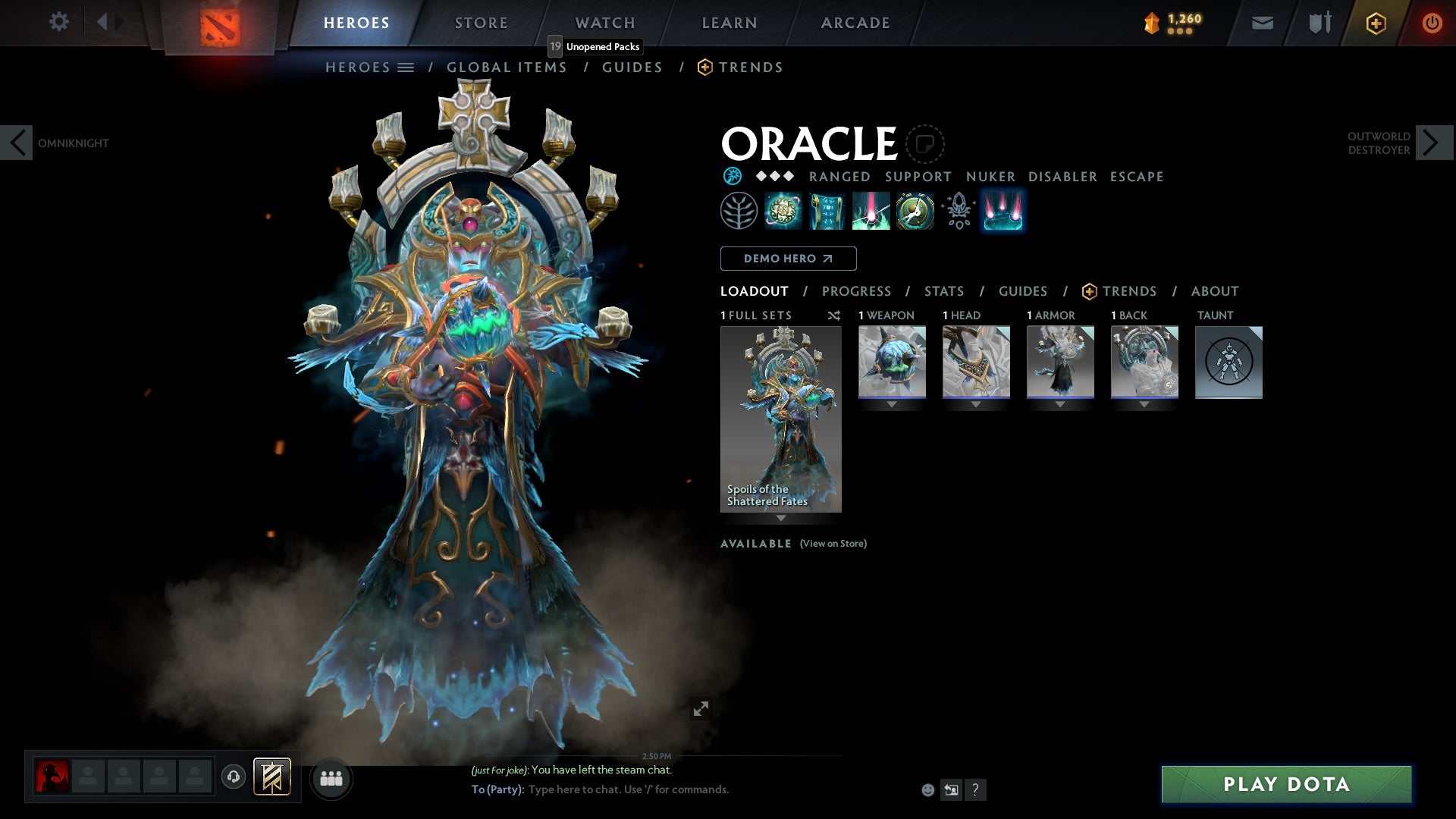Expand the Weapon slot dropdown arrow

click(892, 404)
